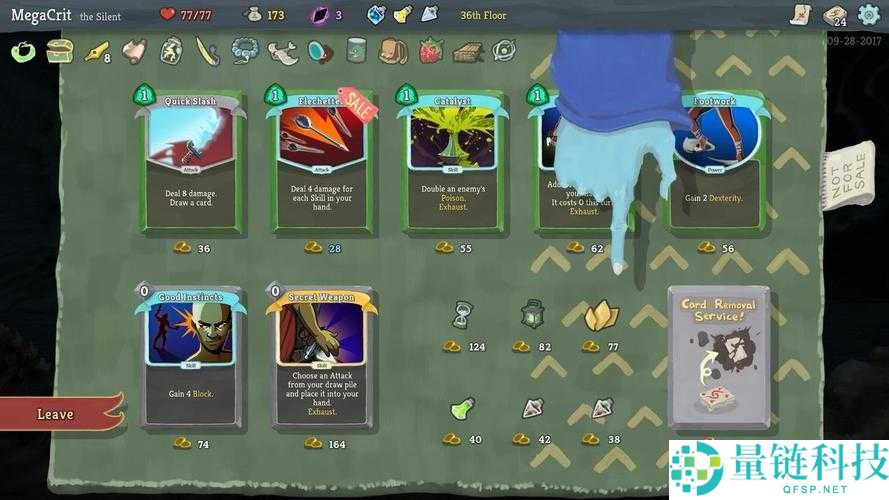This screenshot has height=500, width=889.
Task: View the deck of 24 cards
Action: tap(834, 15)
